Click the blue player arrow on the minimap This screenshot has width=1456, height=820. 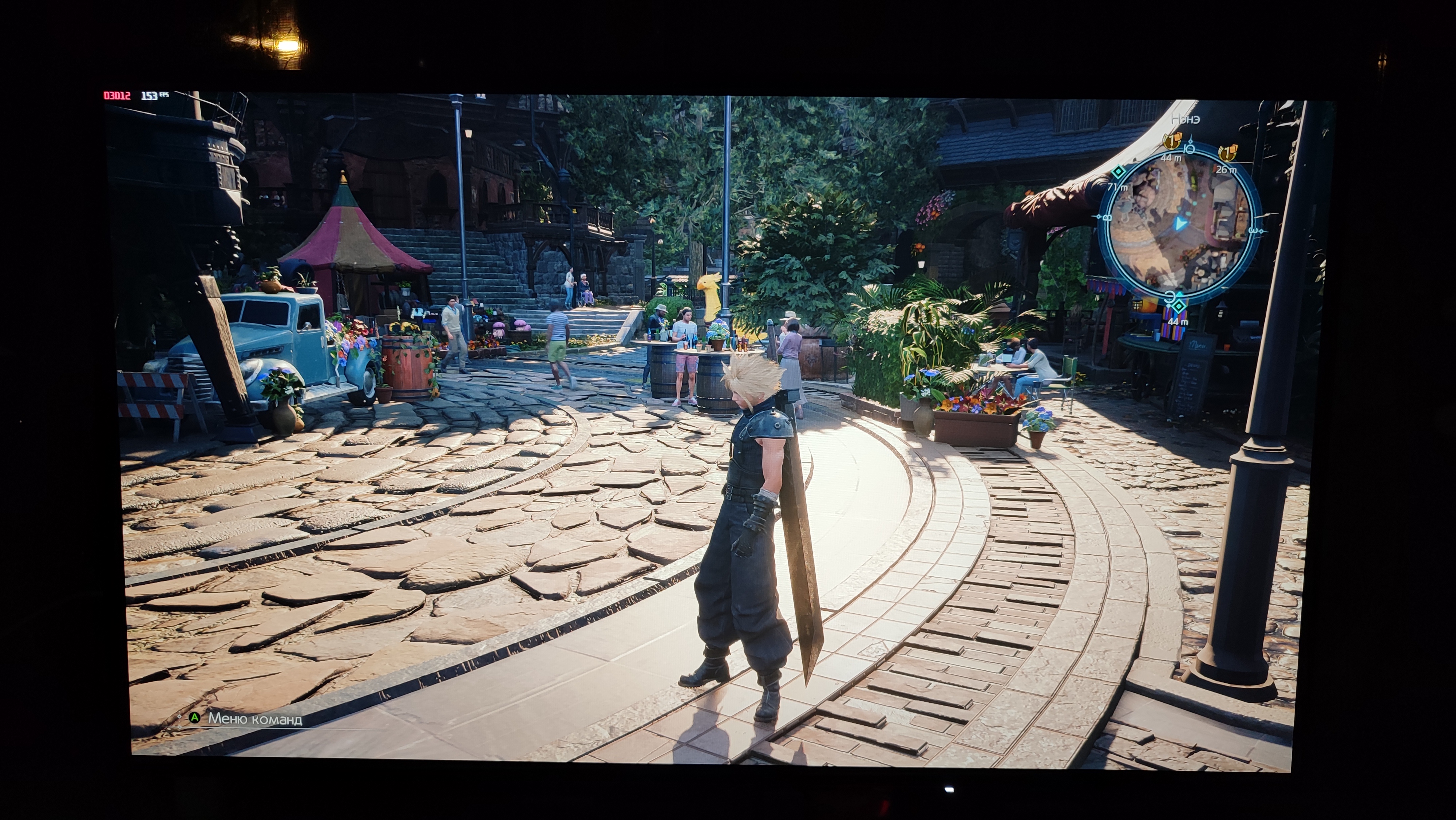[x=1179, y=224]
